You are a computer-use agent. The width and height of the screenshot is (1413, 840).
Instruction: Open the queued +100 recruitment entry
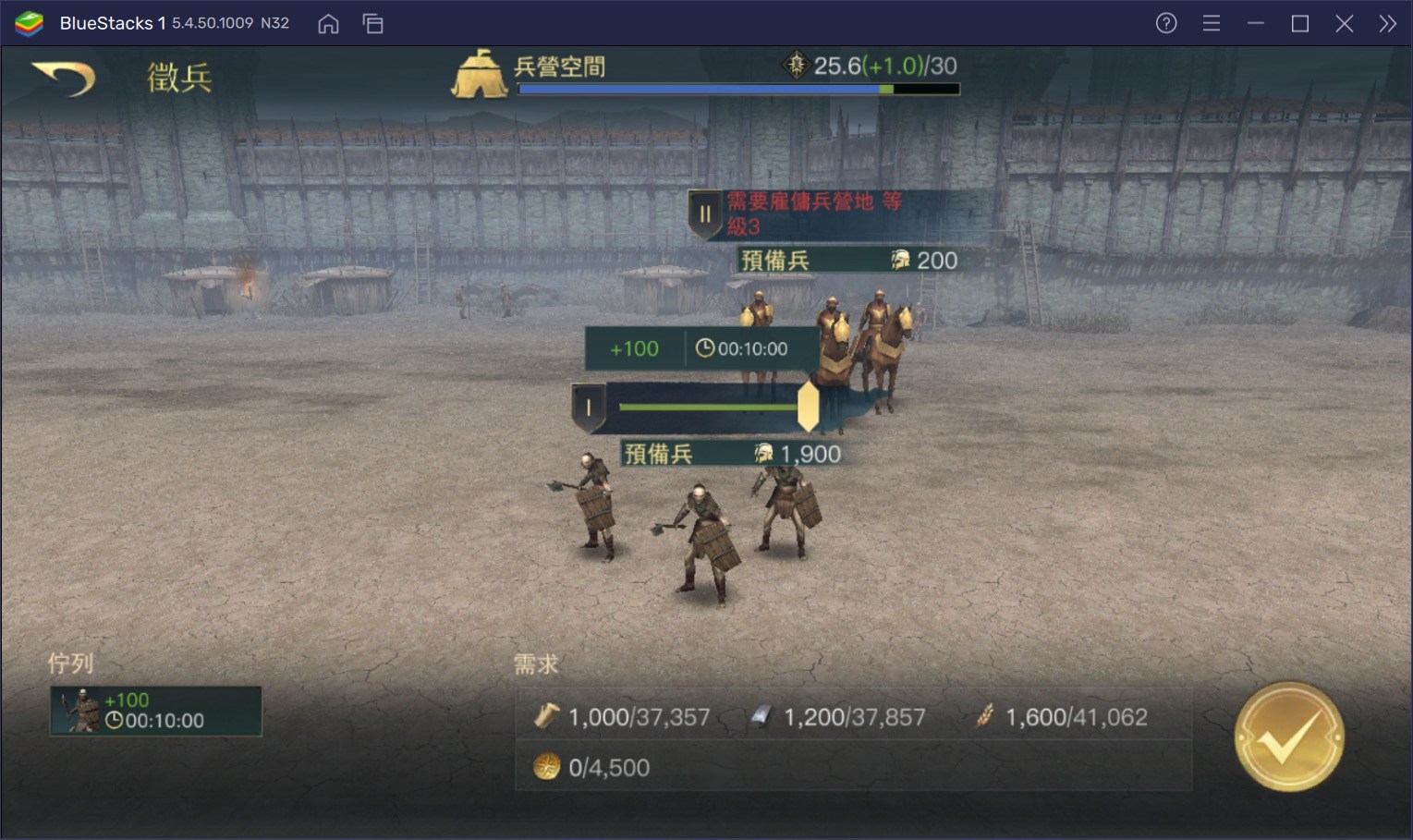(155, 711)
